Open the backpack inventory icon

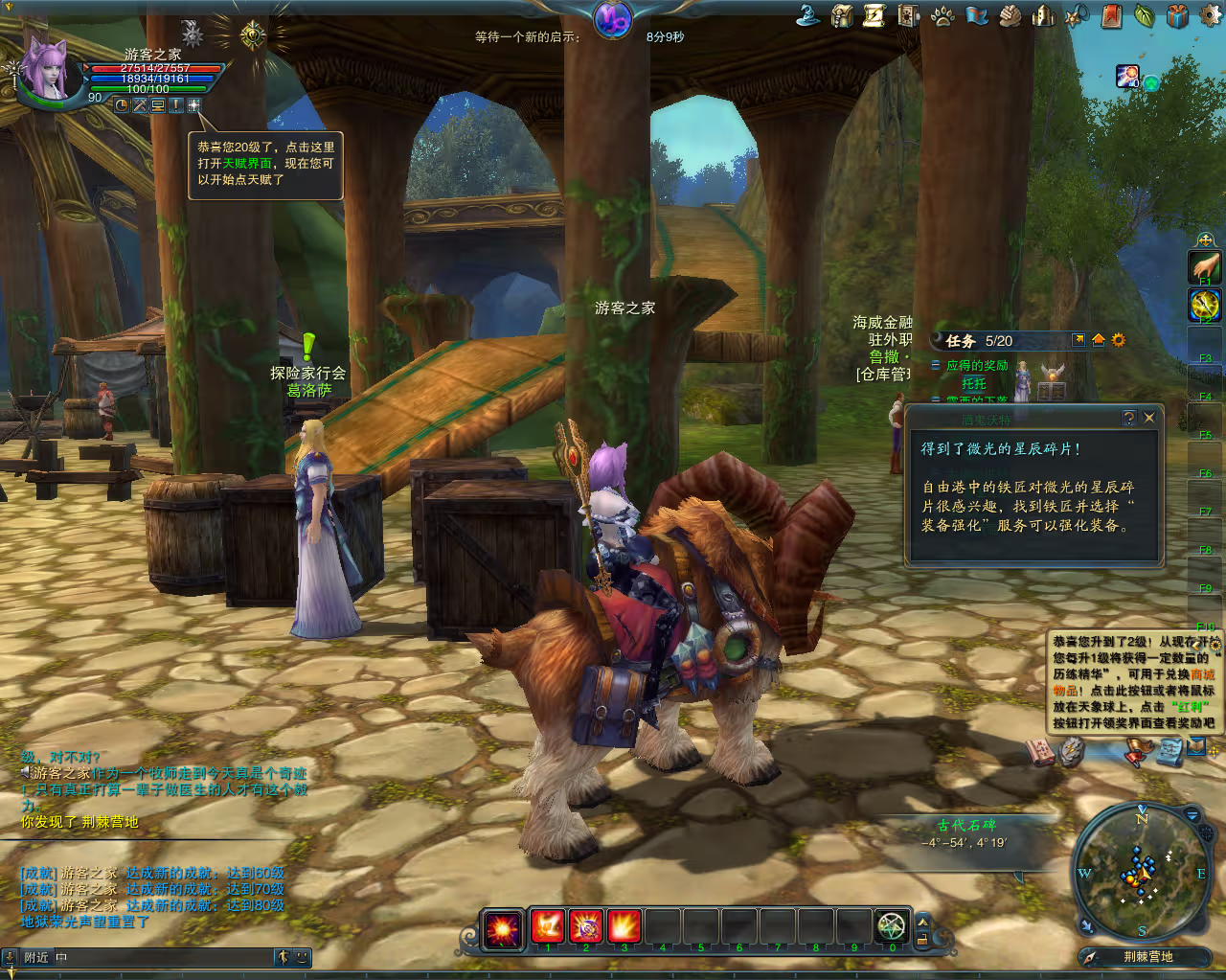(843, 15)
